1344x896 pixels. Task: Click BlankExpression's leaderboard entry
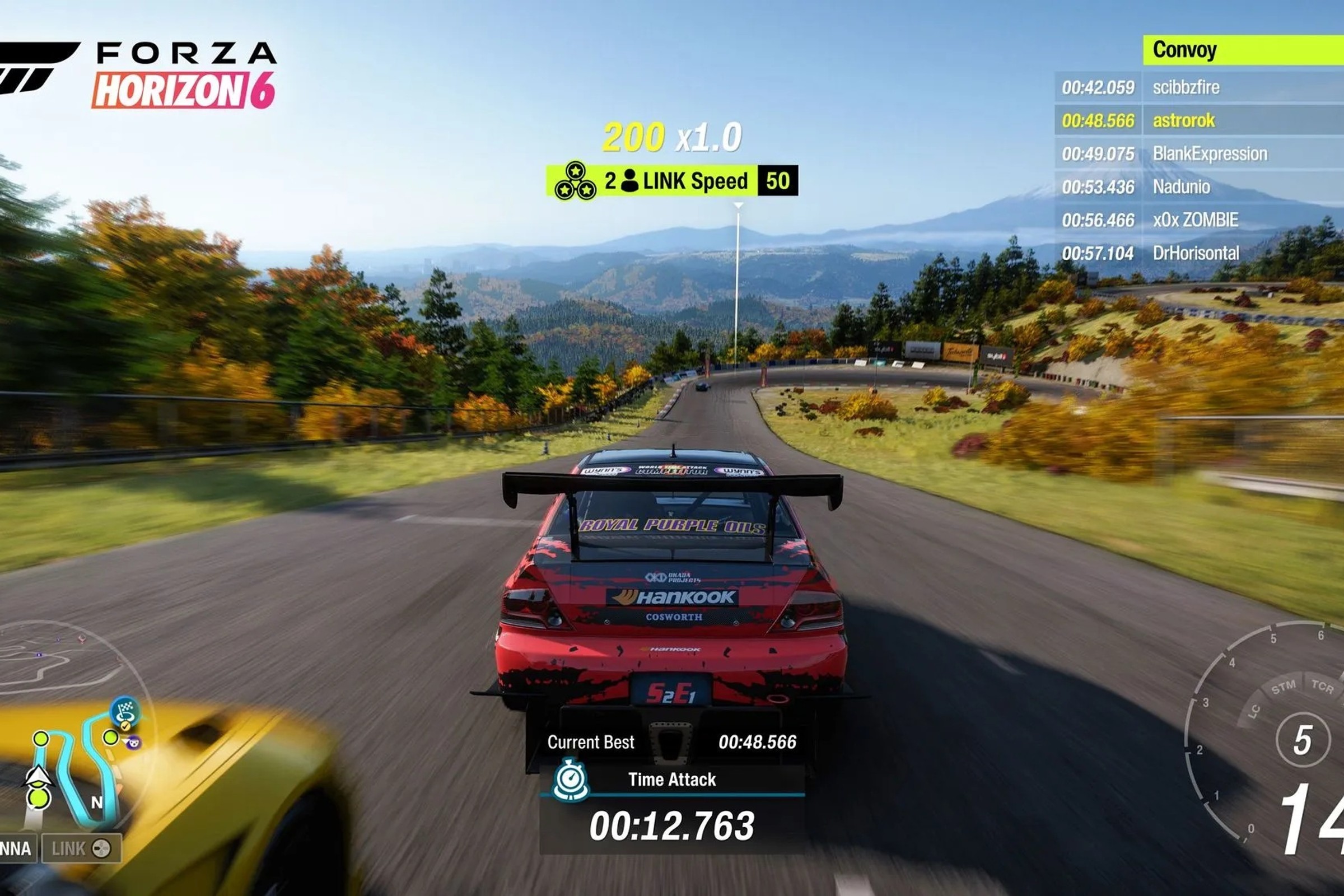1211,153
